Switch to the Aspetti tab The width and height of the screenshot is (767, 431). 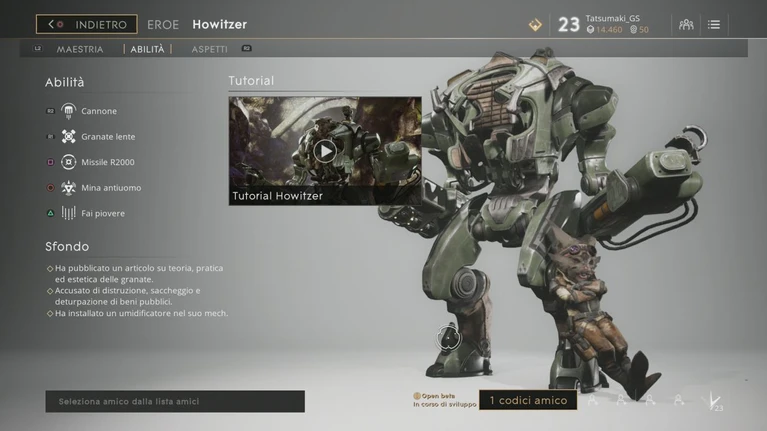pyautogui.click(x=210, y=49)
